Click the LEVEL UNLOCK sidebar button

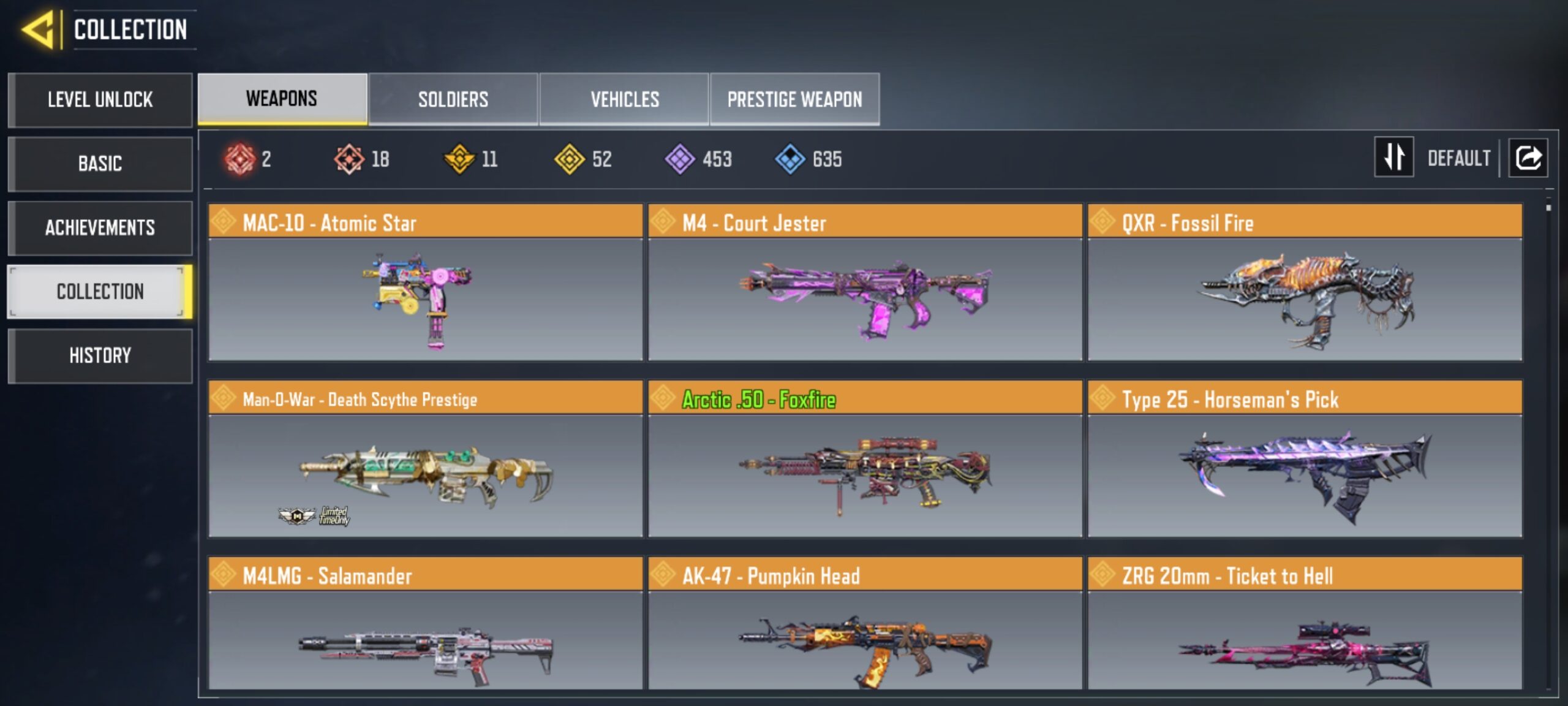coord(99,100)
